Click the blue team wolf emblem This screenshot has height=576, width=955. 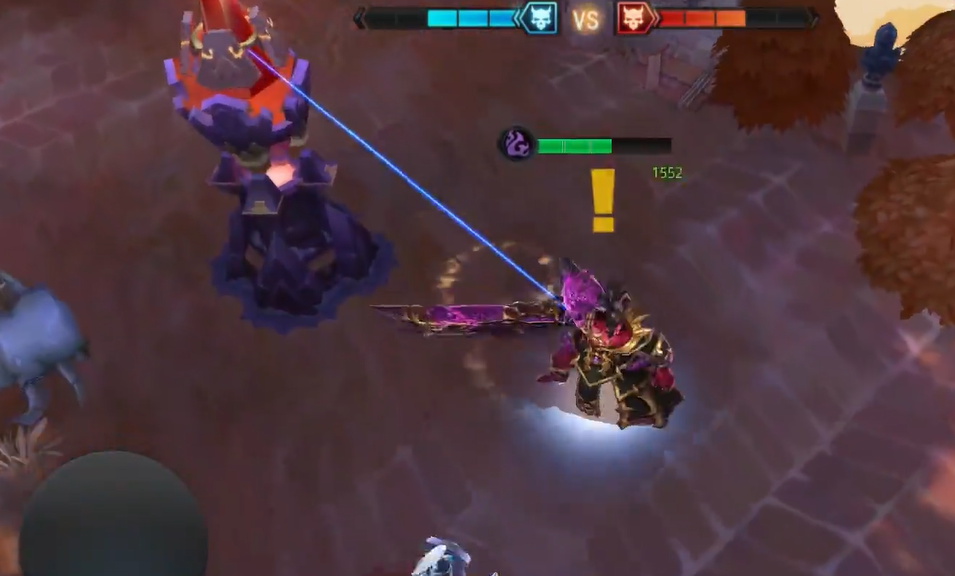(x=539, y=18)
